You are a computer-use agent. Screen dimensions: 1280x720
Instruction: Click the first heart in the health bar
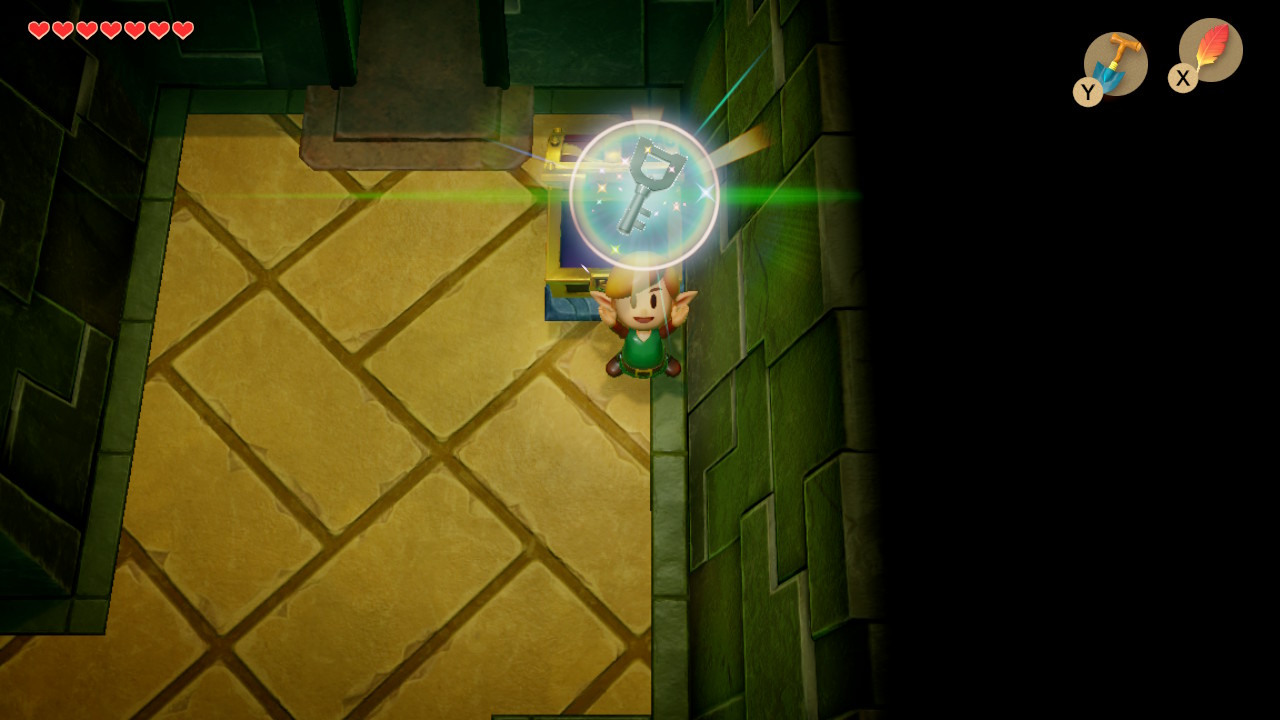pos(38,30)
